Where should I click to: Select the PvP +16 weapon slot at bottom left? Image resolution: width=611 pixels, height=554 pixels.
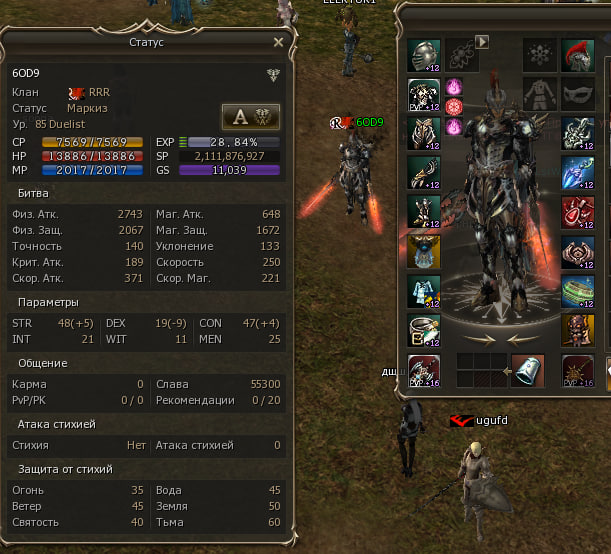pos(423,369)
